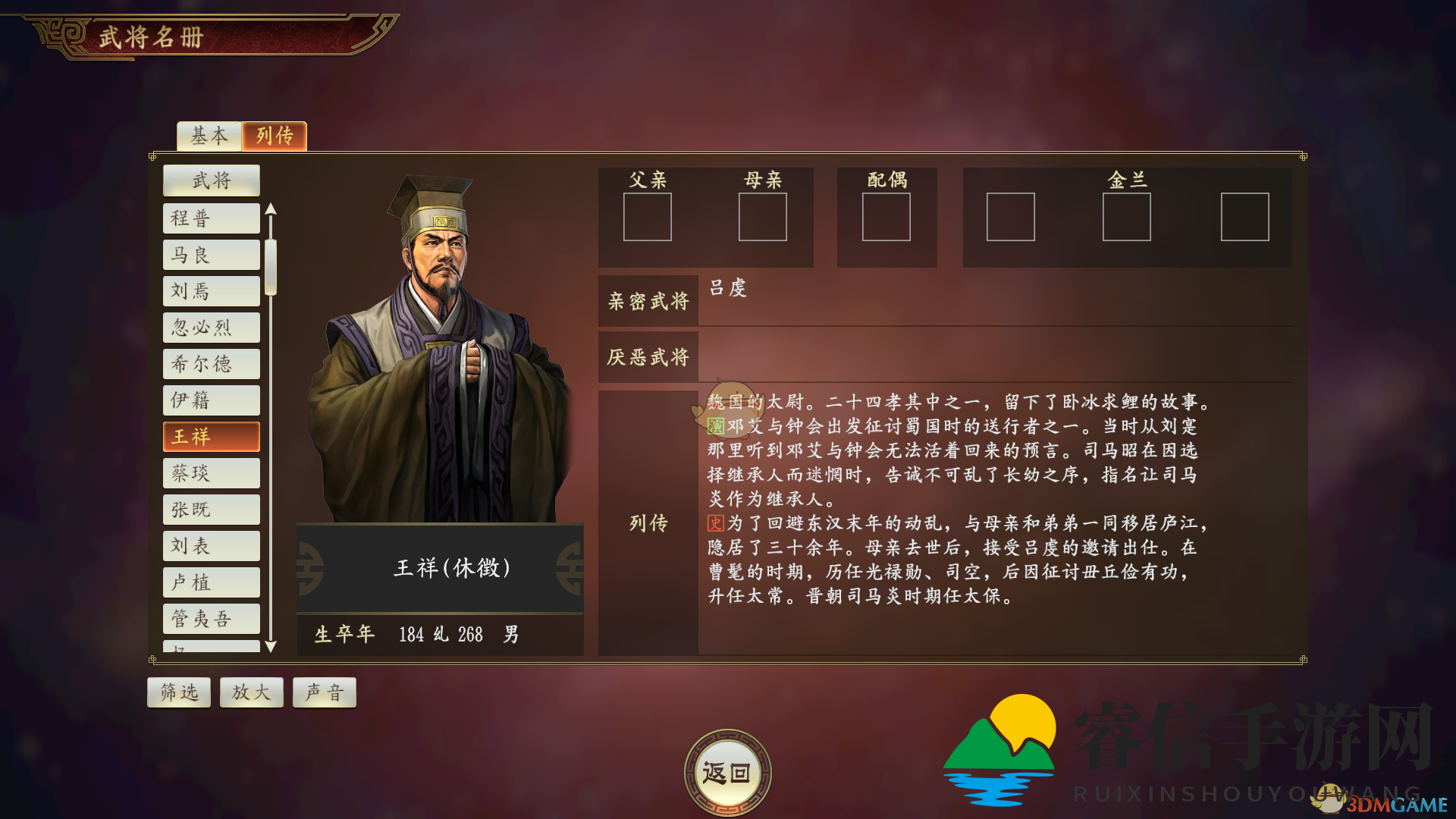Click the 配偶 (spouse) portrait slot
Viewport: 1456px width, 819px height.
pyautogui.click(x=887, y=218)
